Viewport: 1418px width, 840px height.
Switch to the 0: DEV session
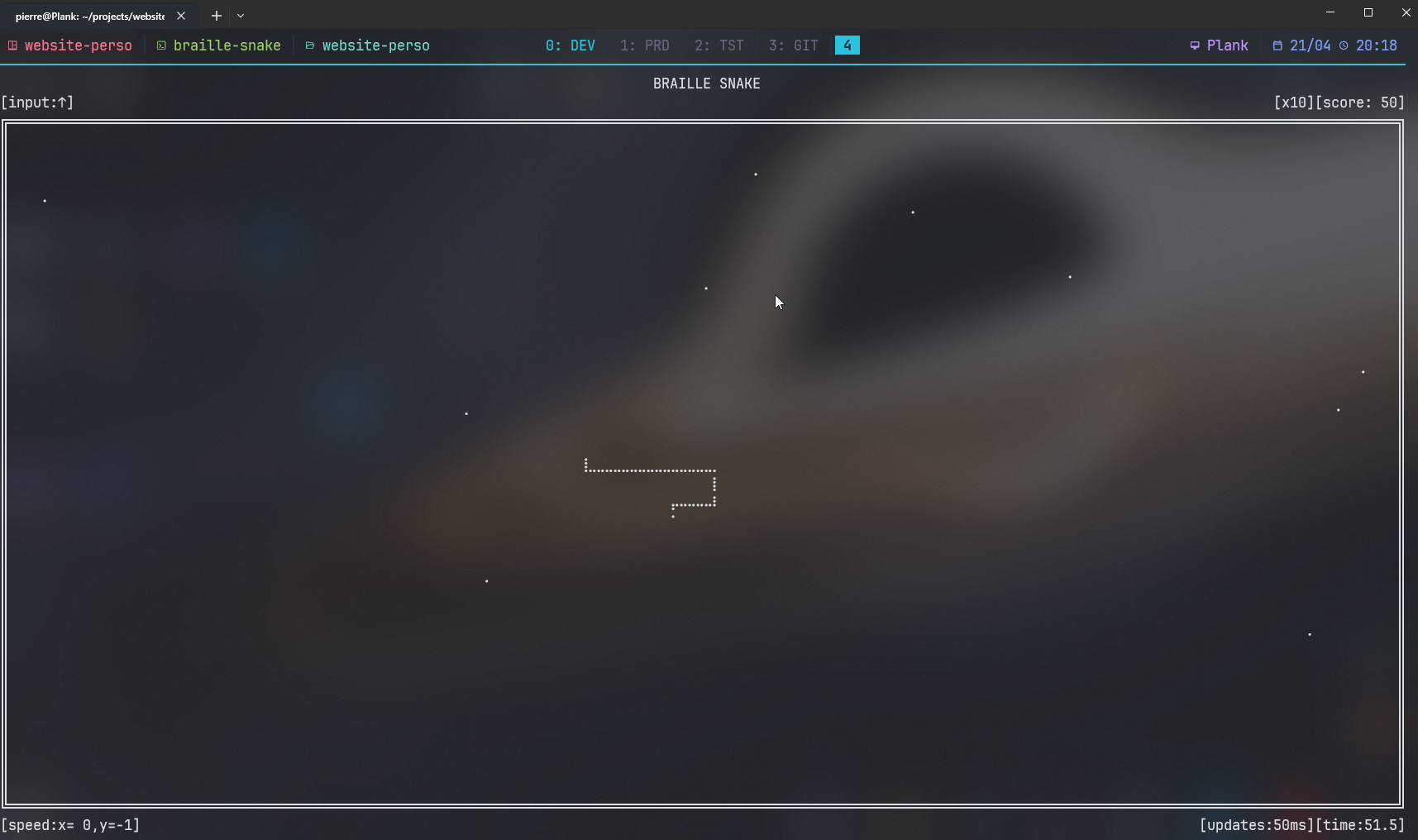(x=571, y=45)
